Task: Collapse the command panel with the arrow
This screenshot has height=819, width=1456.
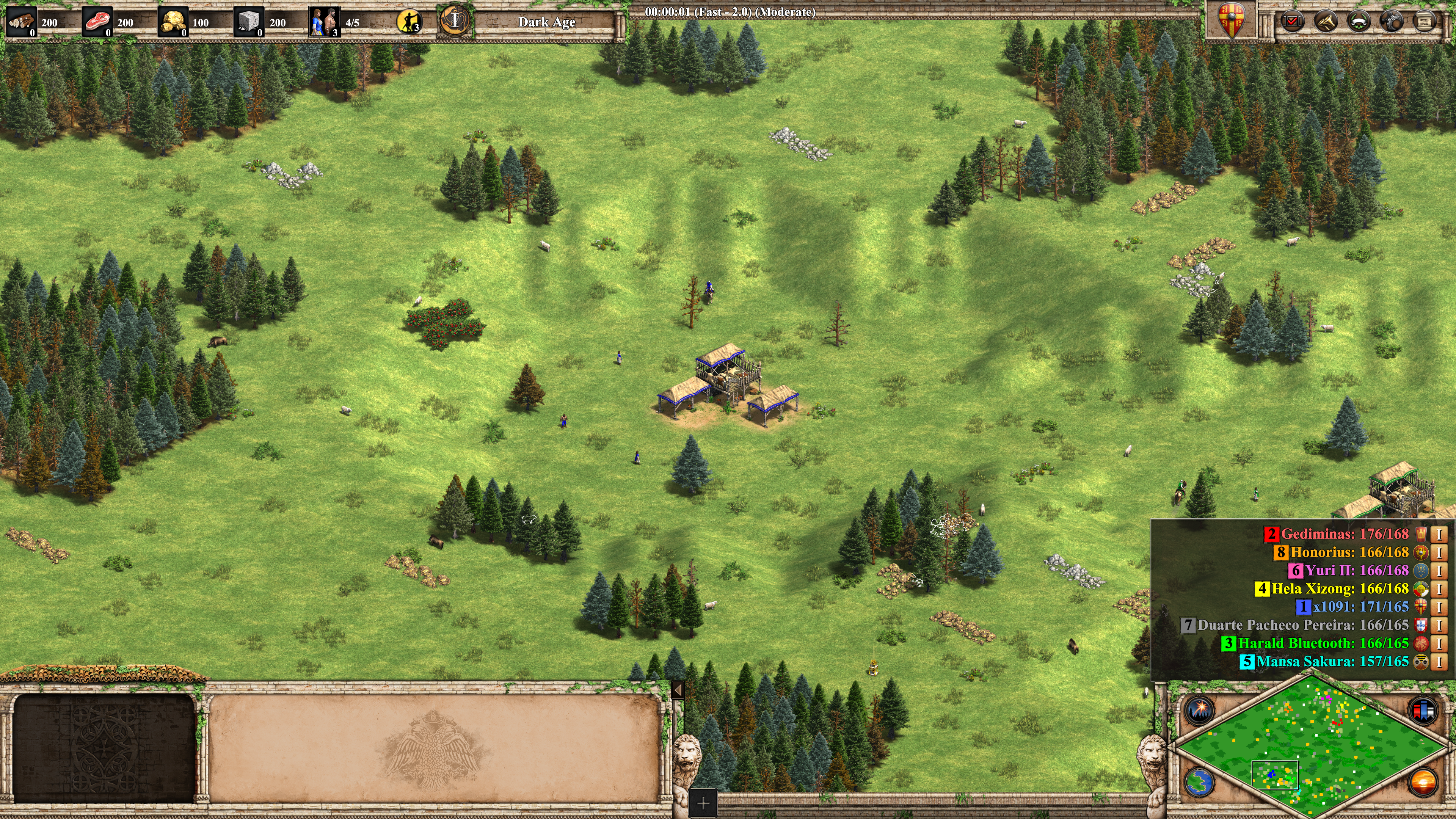Action: pyautogui.click(x=678, y=690)
